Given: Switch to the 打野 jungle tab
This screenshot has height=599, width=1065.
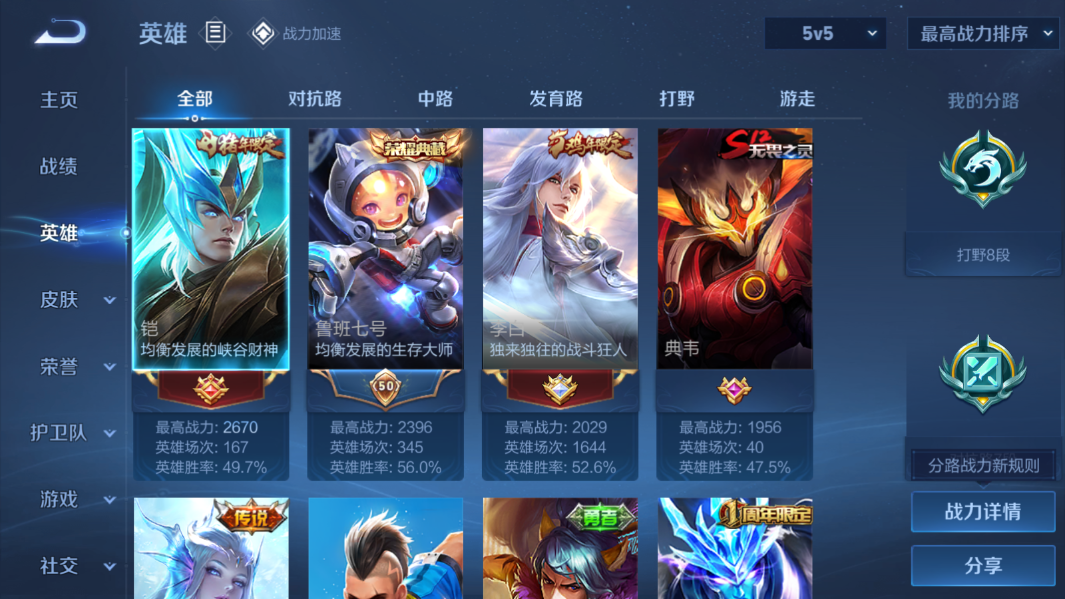Looking at the screenshot, I should pyautogui.click(x=677, y=99).
